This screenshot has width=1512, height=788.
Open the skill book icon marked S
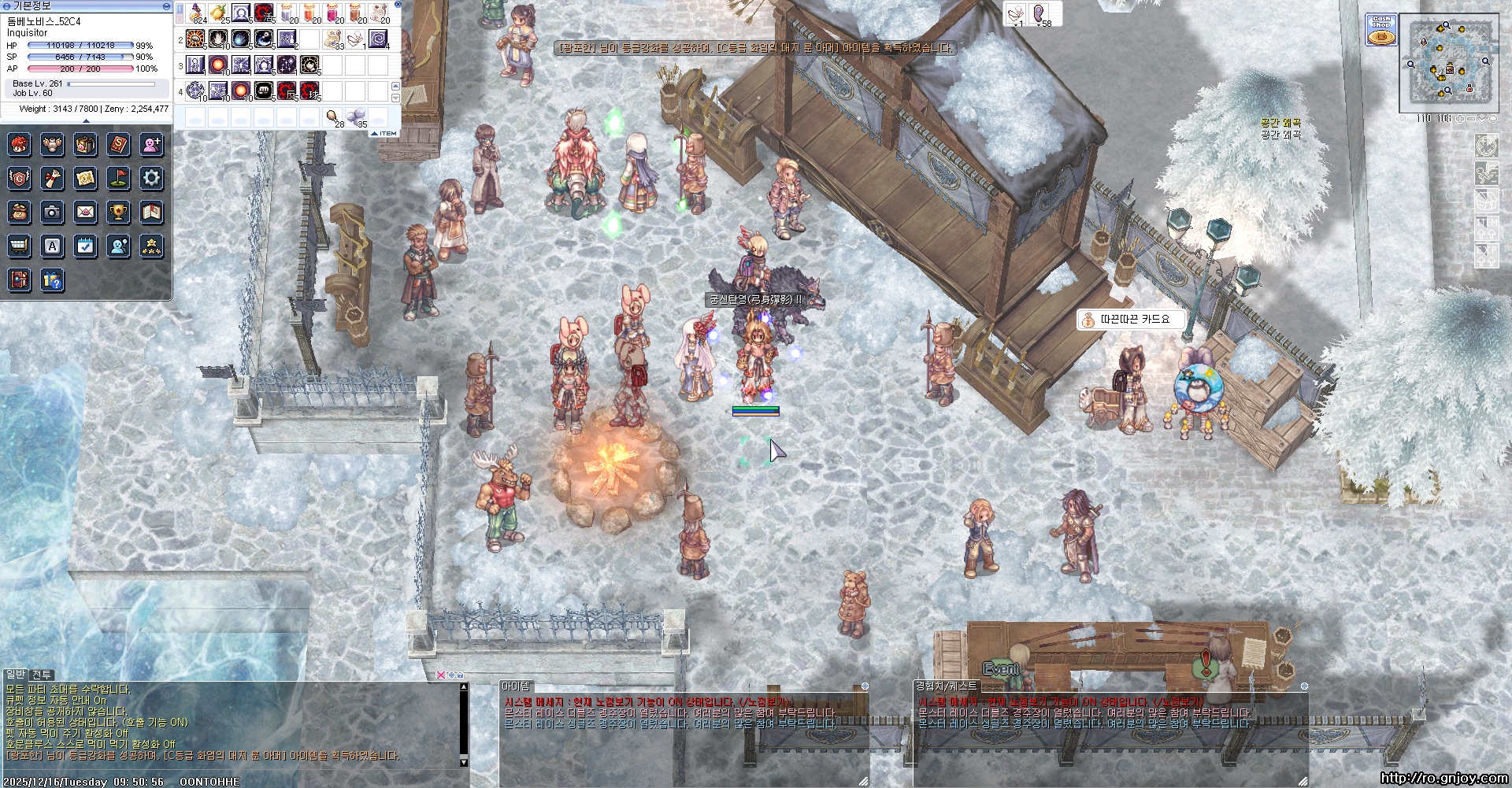tap(118, 144)
